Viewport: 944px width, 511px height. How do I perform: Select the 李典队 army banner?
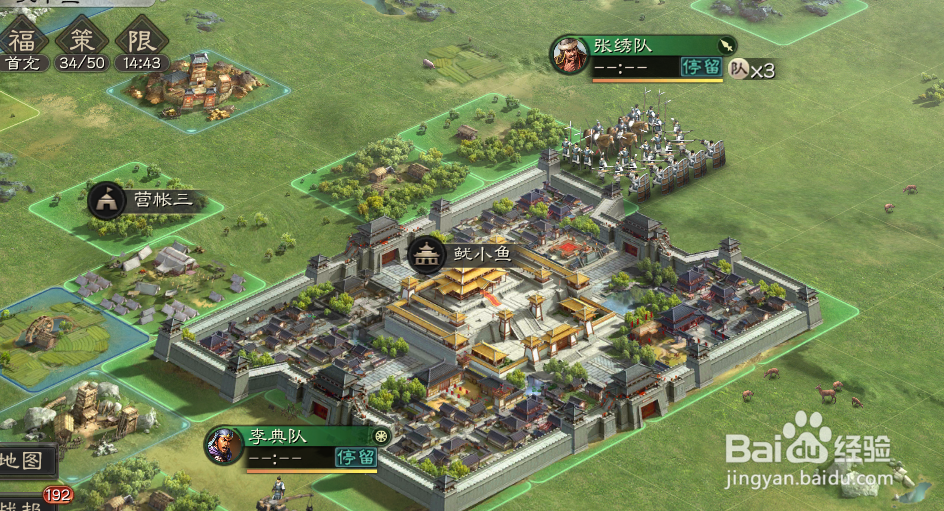click(308, 436)
